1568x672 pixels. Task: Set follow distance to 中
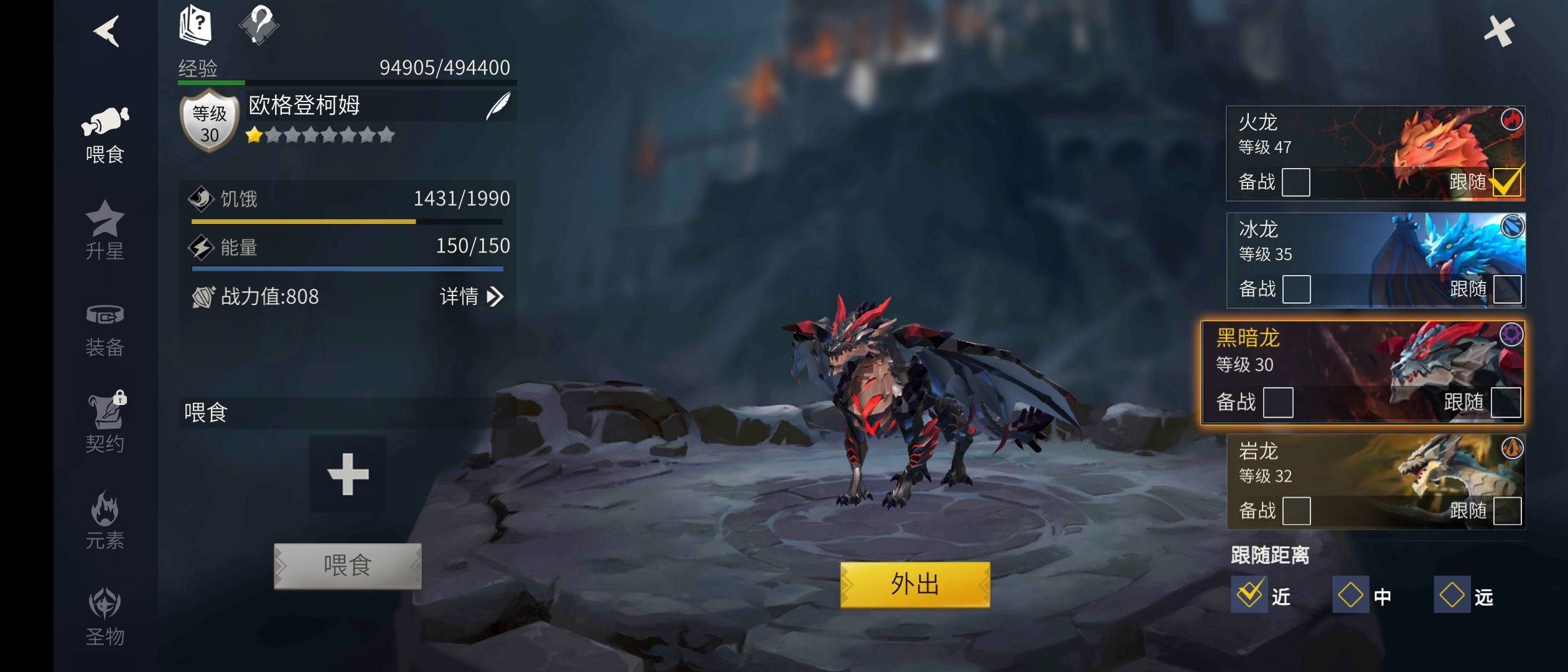1350,595
